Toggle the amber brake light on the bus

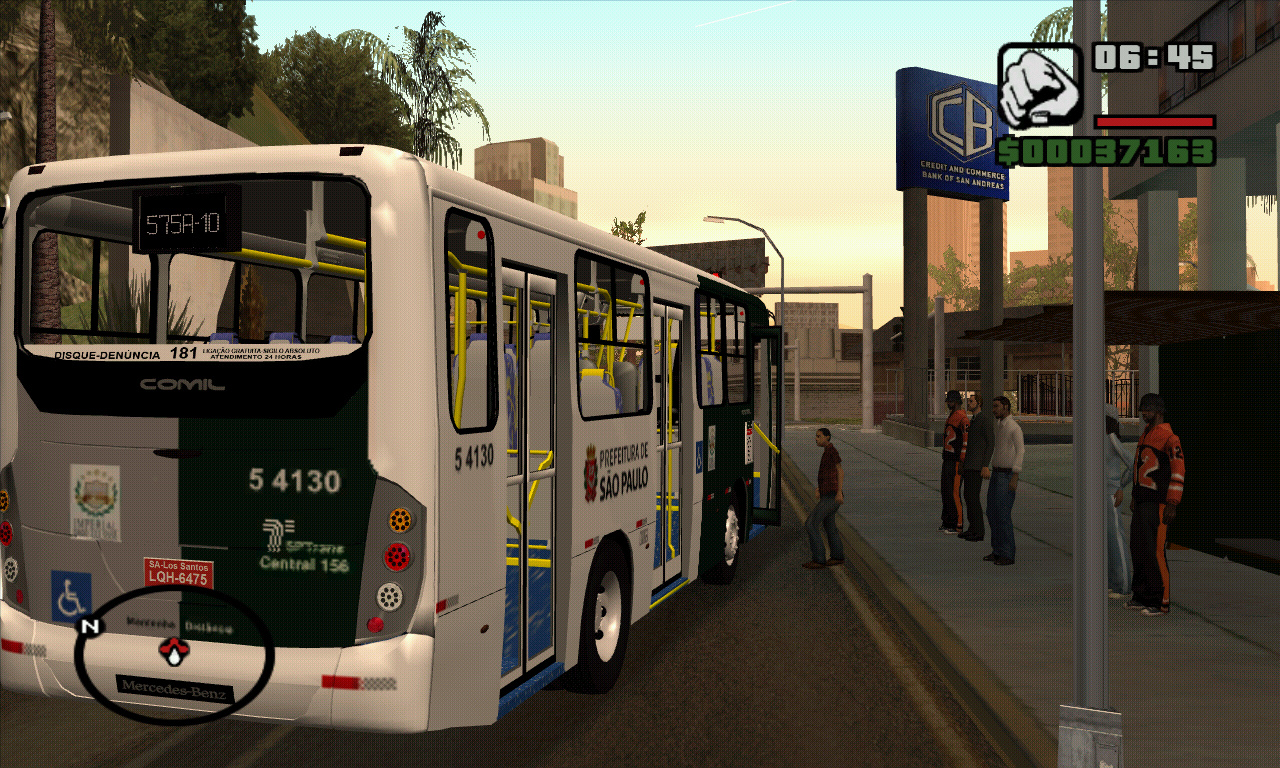(399, 518)
